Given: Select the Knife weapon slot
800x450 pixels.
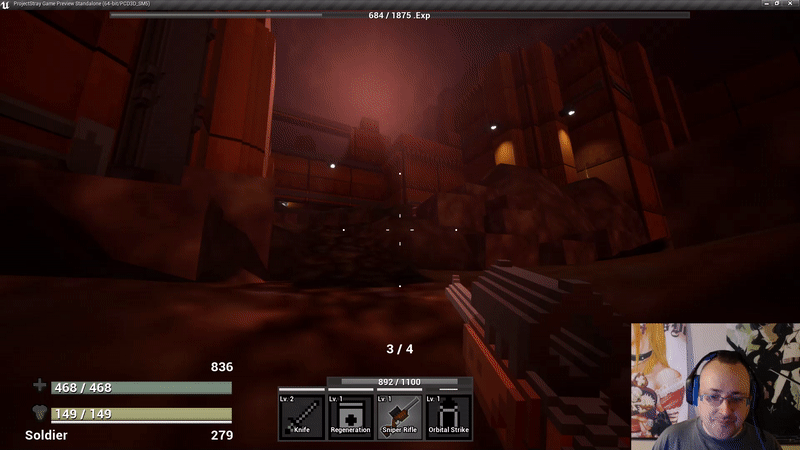Looking at the screenshot, I should coord(301,416).
